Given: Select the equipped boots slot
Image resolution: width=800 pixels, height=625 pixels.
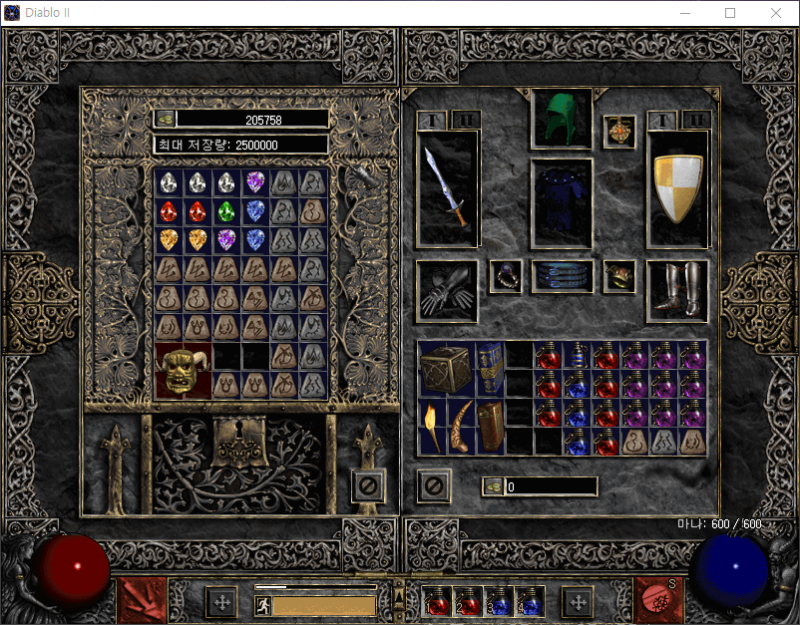Looking at the screenshot, I should [x=677, y=291].
